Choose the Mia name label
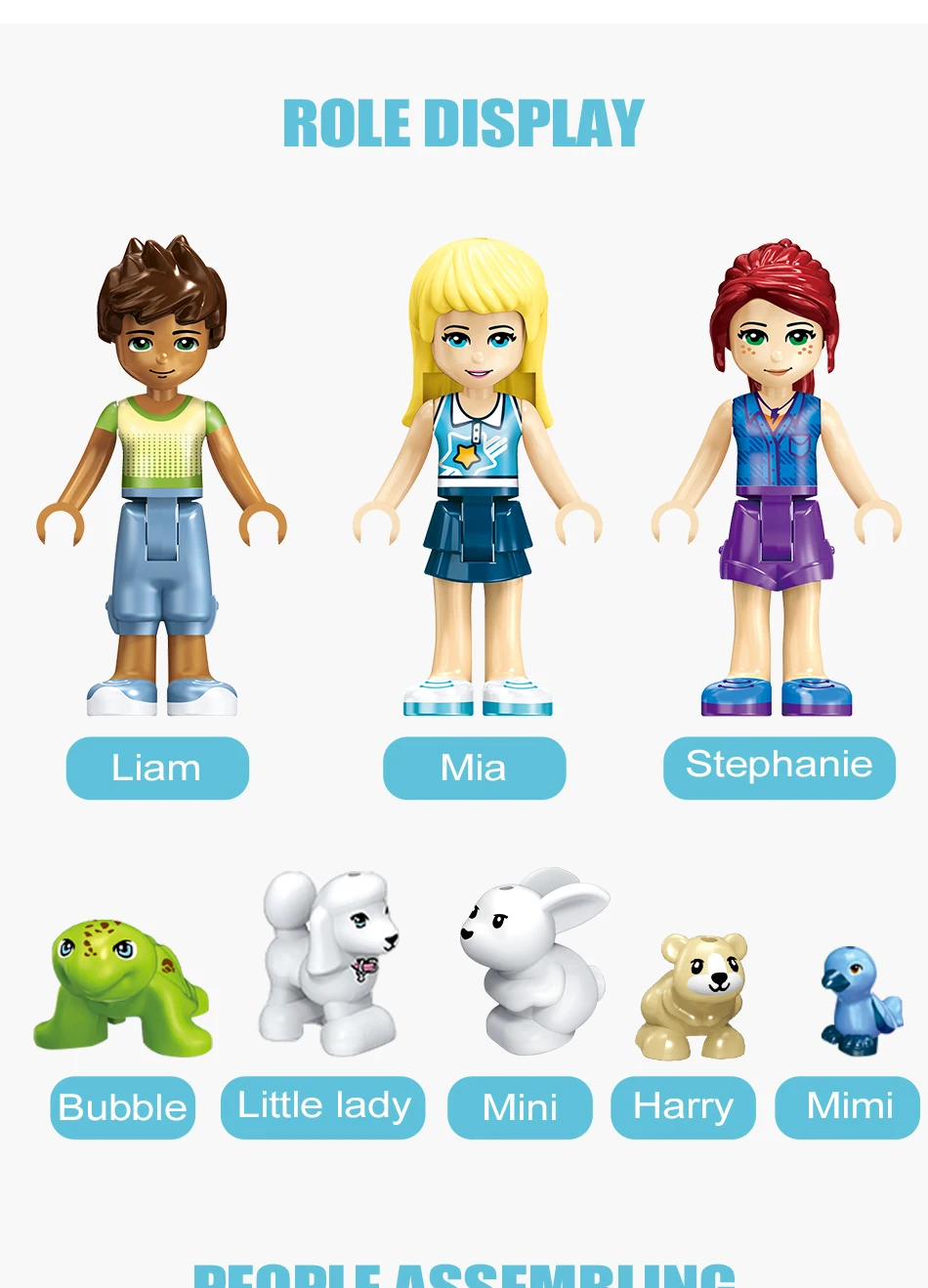This screenshot has width=928, height=1288. click(474, 768)
